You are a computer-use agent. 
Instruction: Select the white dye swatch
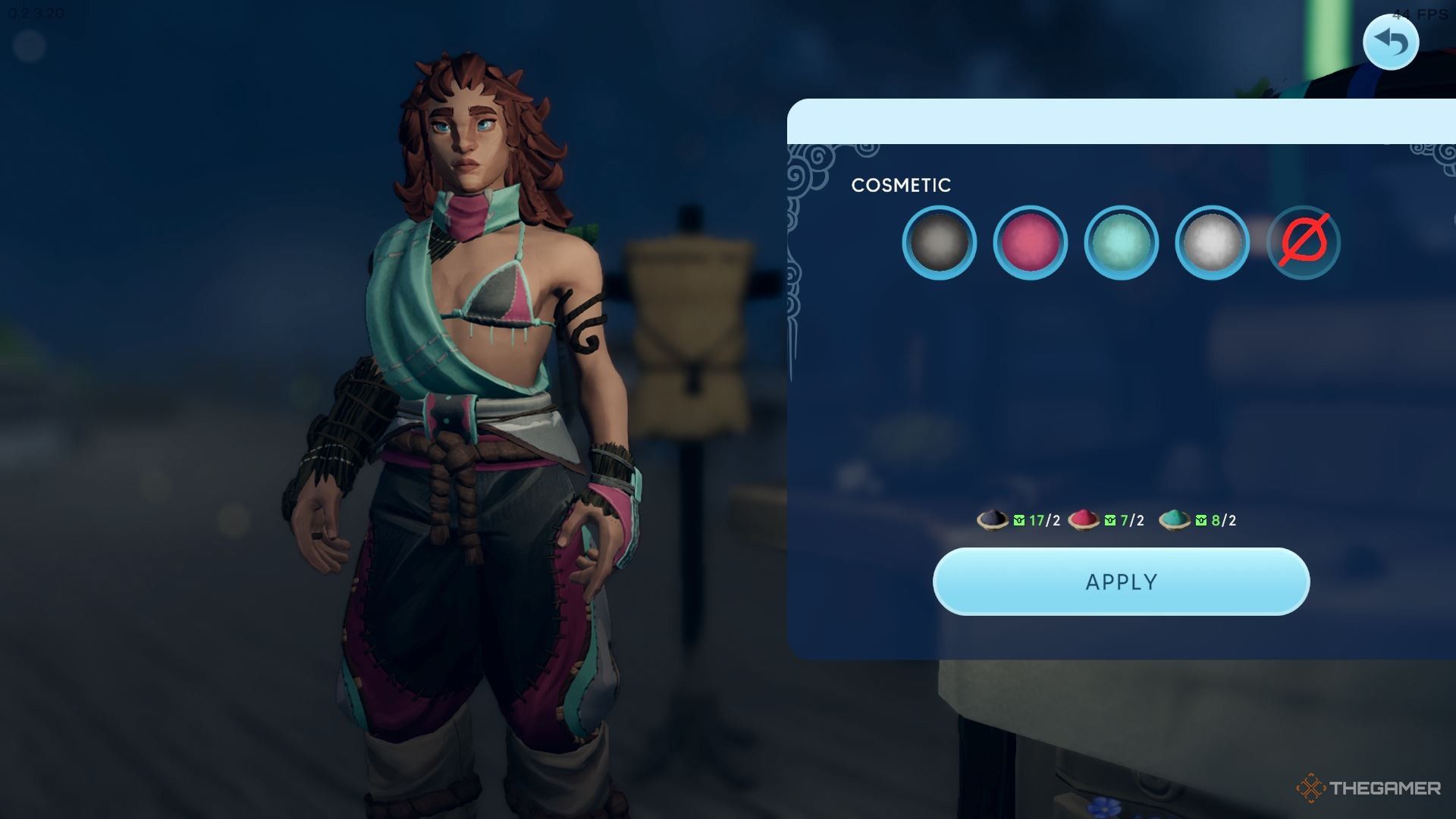[1212, 243]
